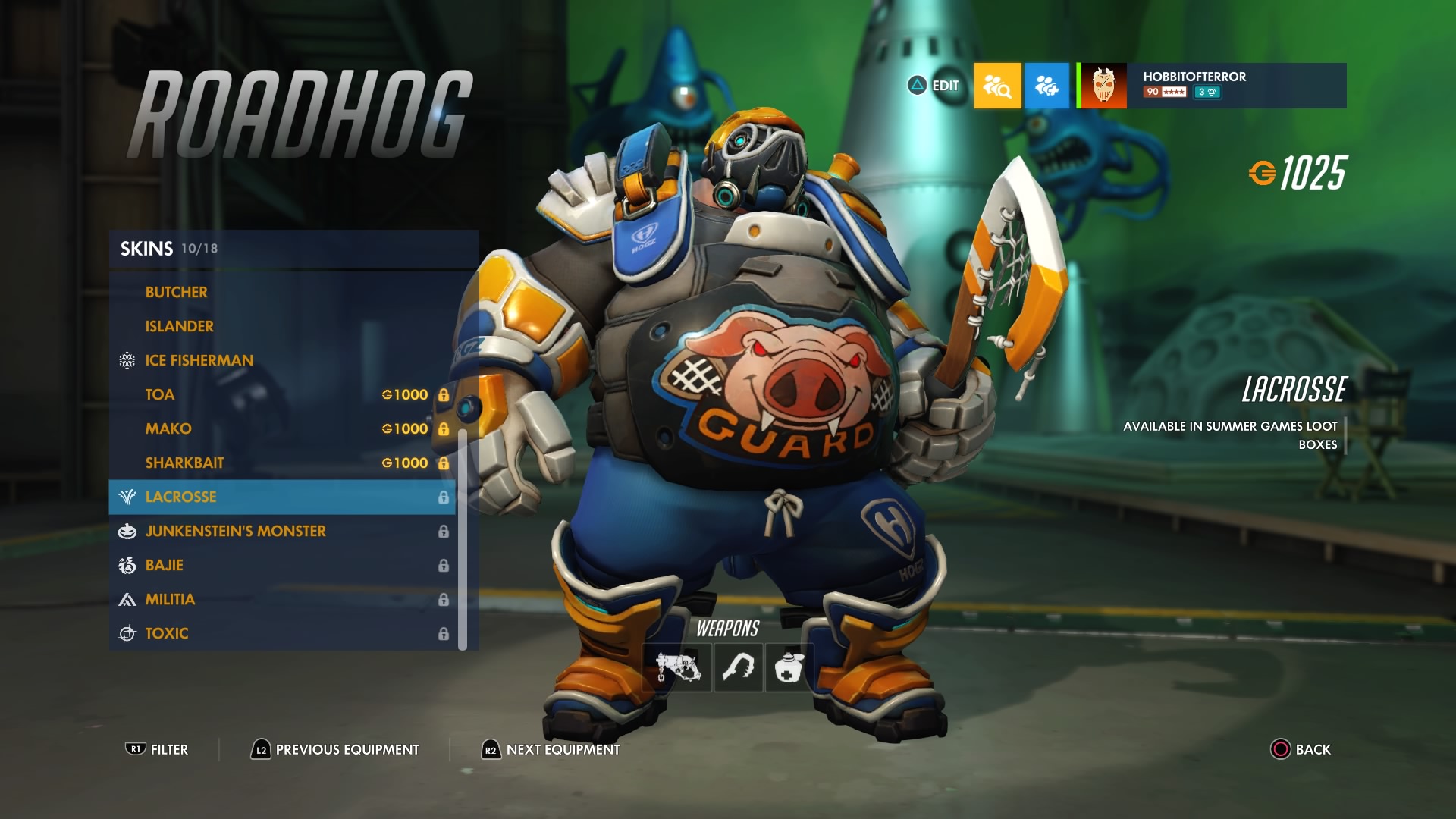Image resolution: width=1456 pixels, height=819 pixels.
Task: Select the Take a Breather canister icon
Action: pyautogui.click(x=789, y=667)
